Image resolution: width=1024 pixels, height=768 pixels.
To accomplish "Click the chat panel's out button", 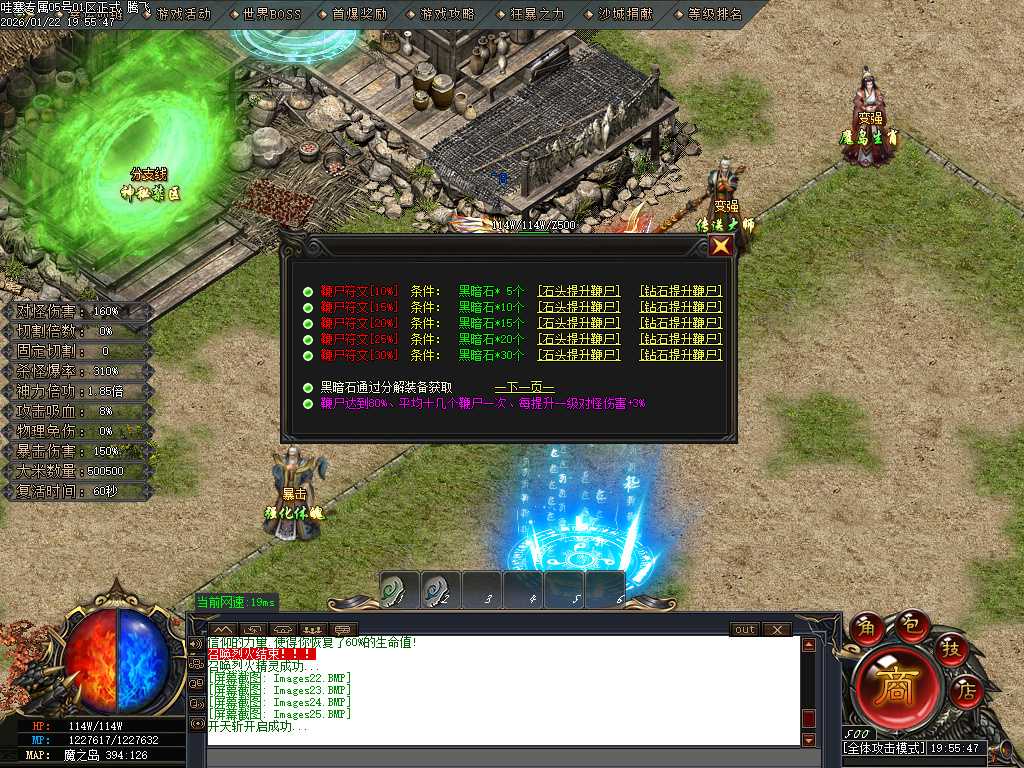I will (744, 630).
